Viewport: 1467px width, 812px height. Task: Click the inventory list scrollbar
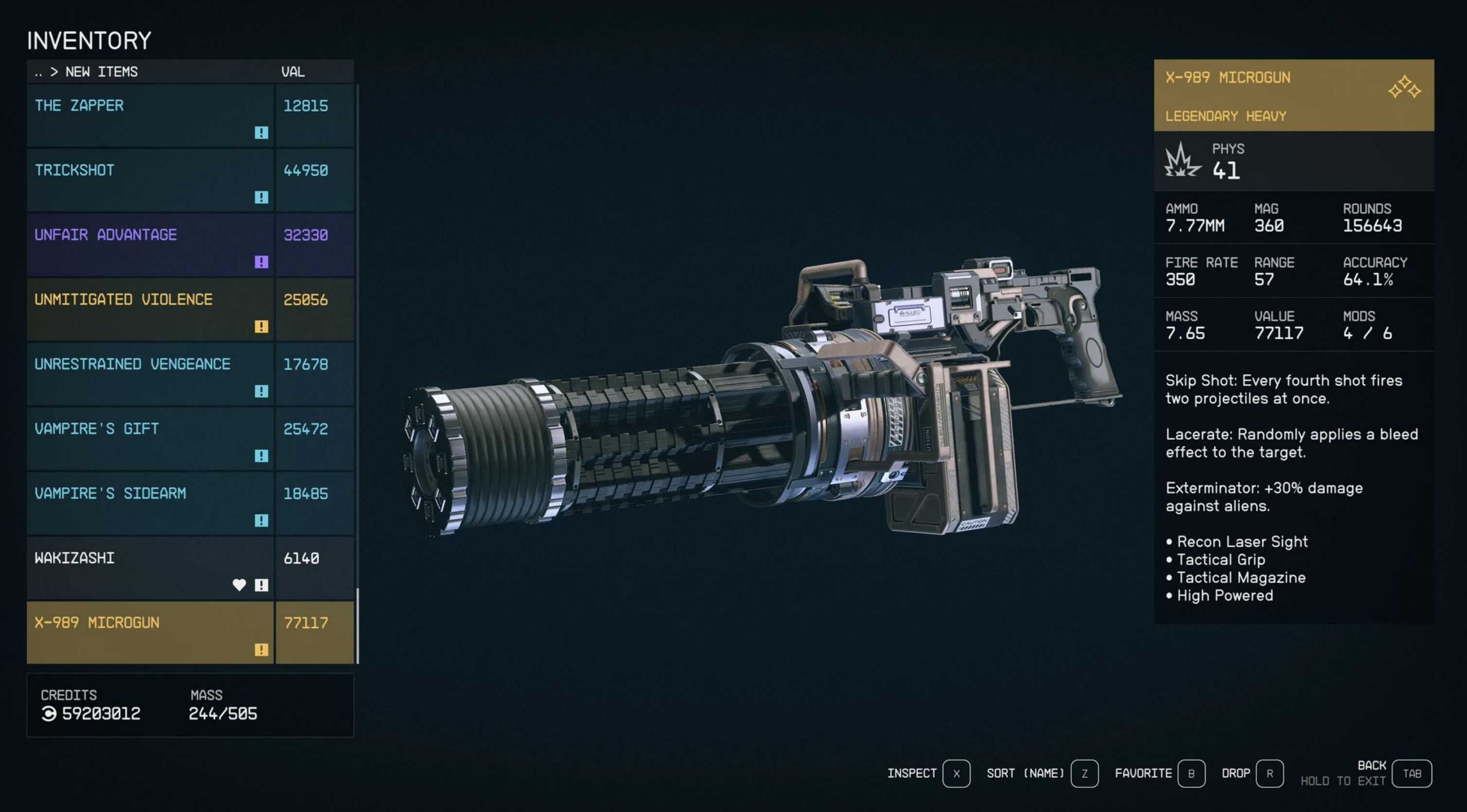point(357,625)
